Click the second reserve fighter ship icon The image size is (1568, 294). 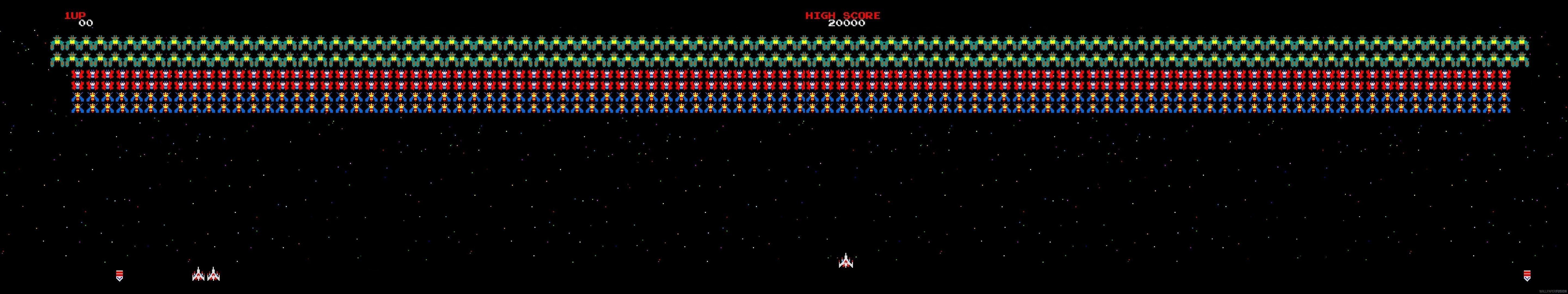[213, 275]
